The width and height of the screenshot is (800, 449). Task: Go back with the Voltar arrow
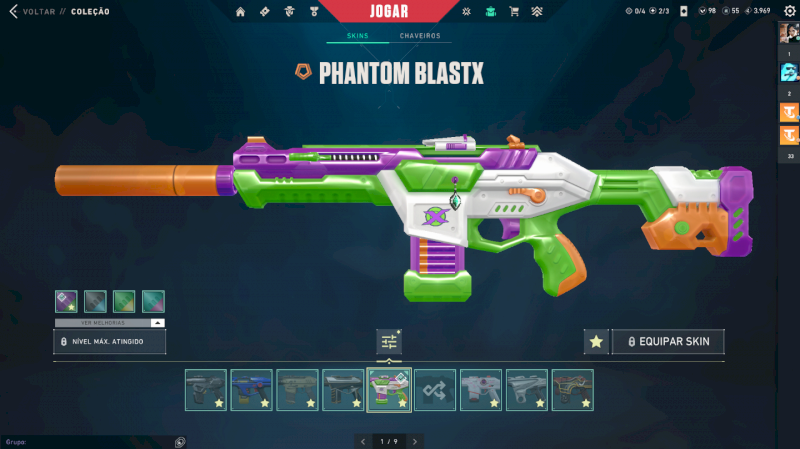tap(13, 12)
